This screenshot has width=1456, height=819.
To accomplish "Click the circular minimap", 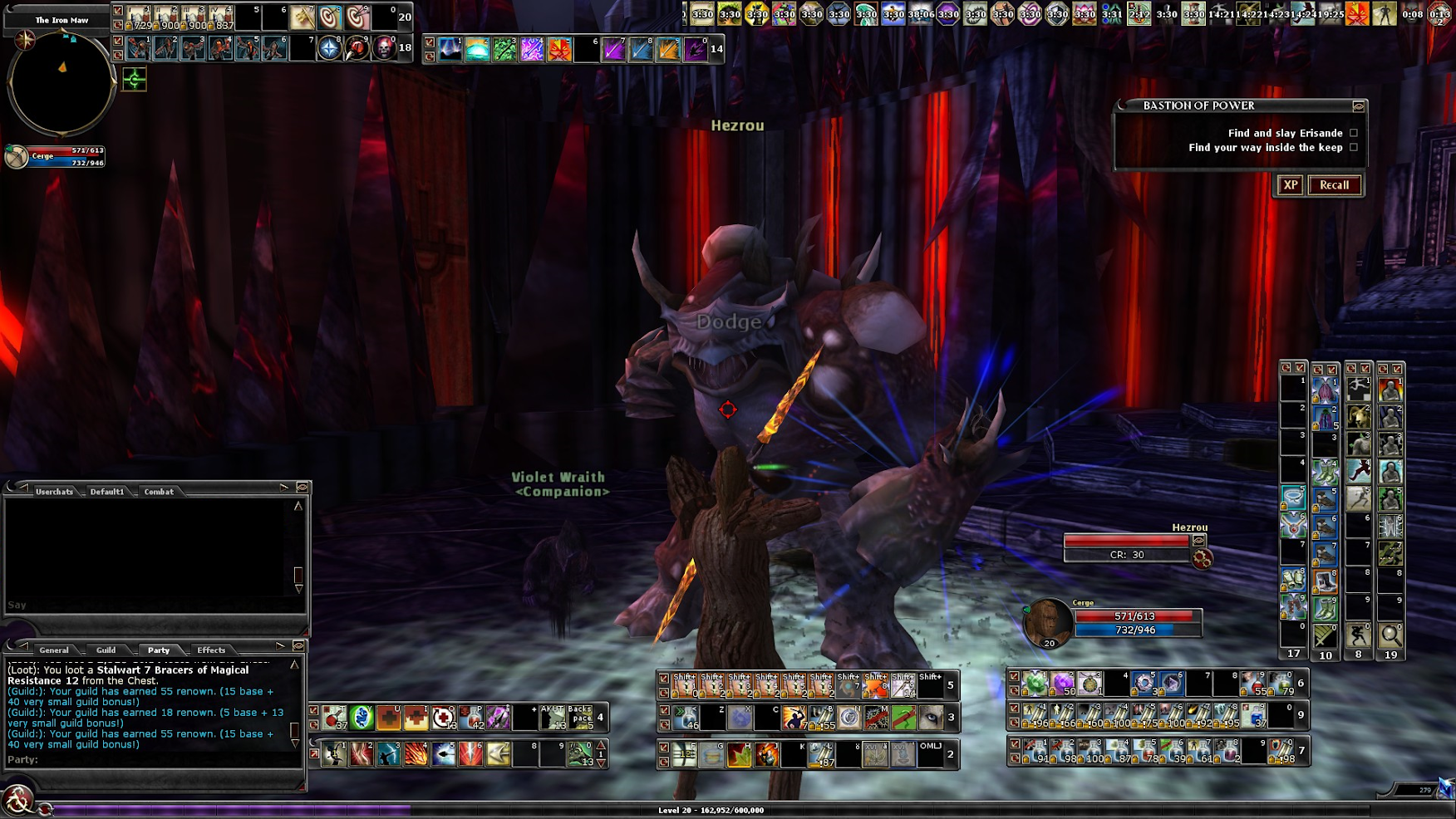I will pyautogui.click(x=61, y=82).
